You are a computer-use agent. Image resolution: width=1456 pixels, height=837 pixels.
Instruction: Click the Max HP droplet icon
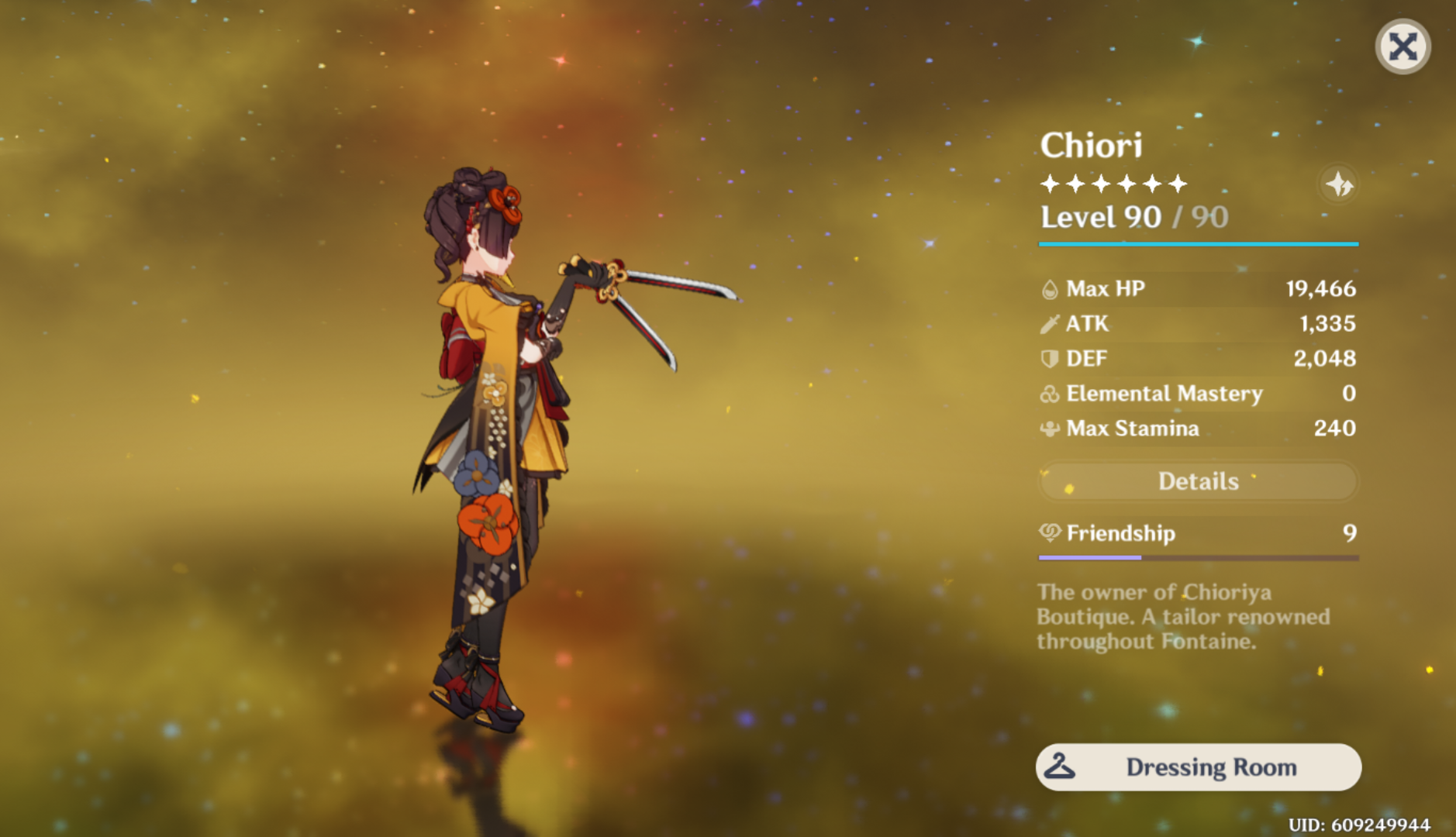pos(1048,288)
